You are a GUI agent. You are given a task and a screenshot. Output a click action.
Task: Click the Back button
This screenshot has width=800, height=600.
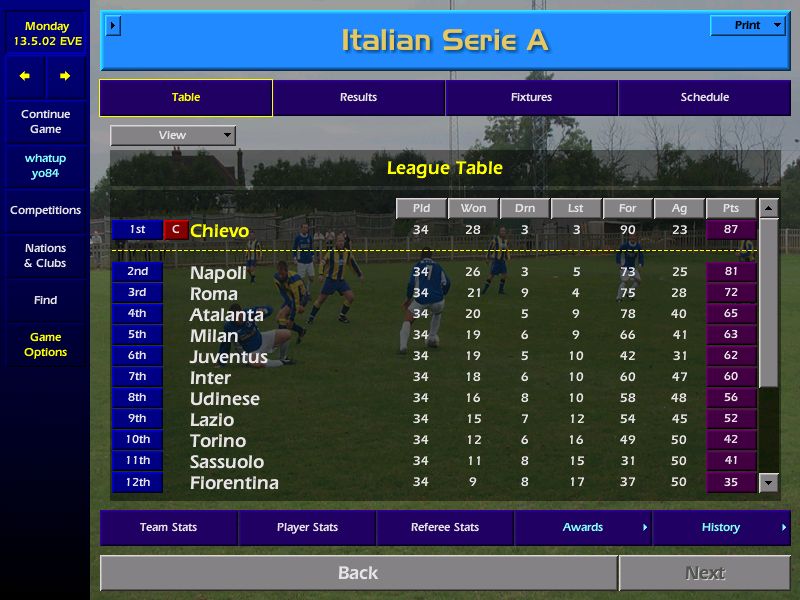tap(358, 573)
